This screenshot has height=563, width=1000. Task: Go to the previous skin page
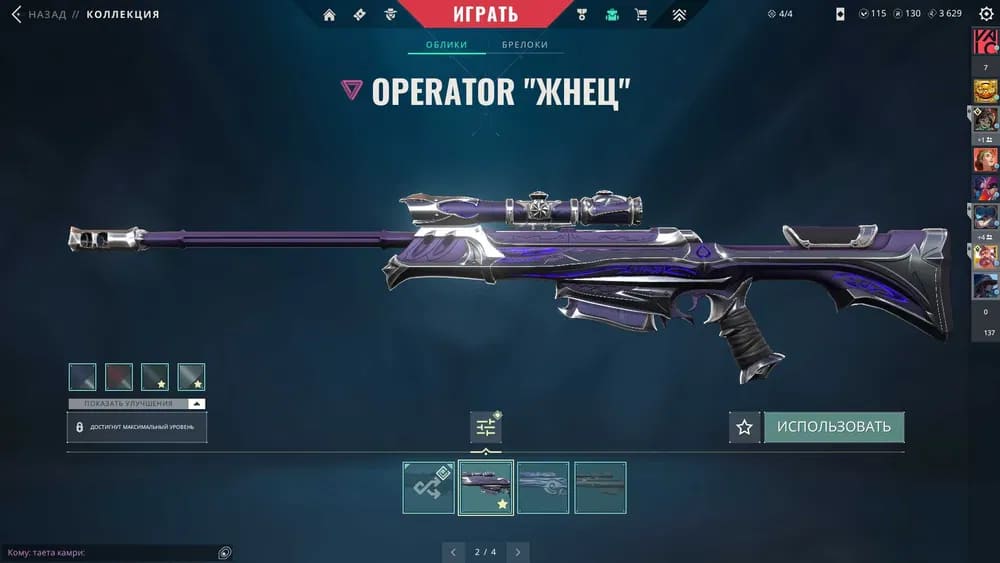[453, 552]
